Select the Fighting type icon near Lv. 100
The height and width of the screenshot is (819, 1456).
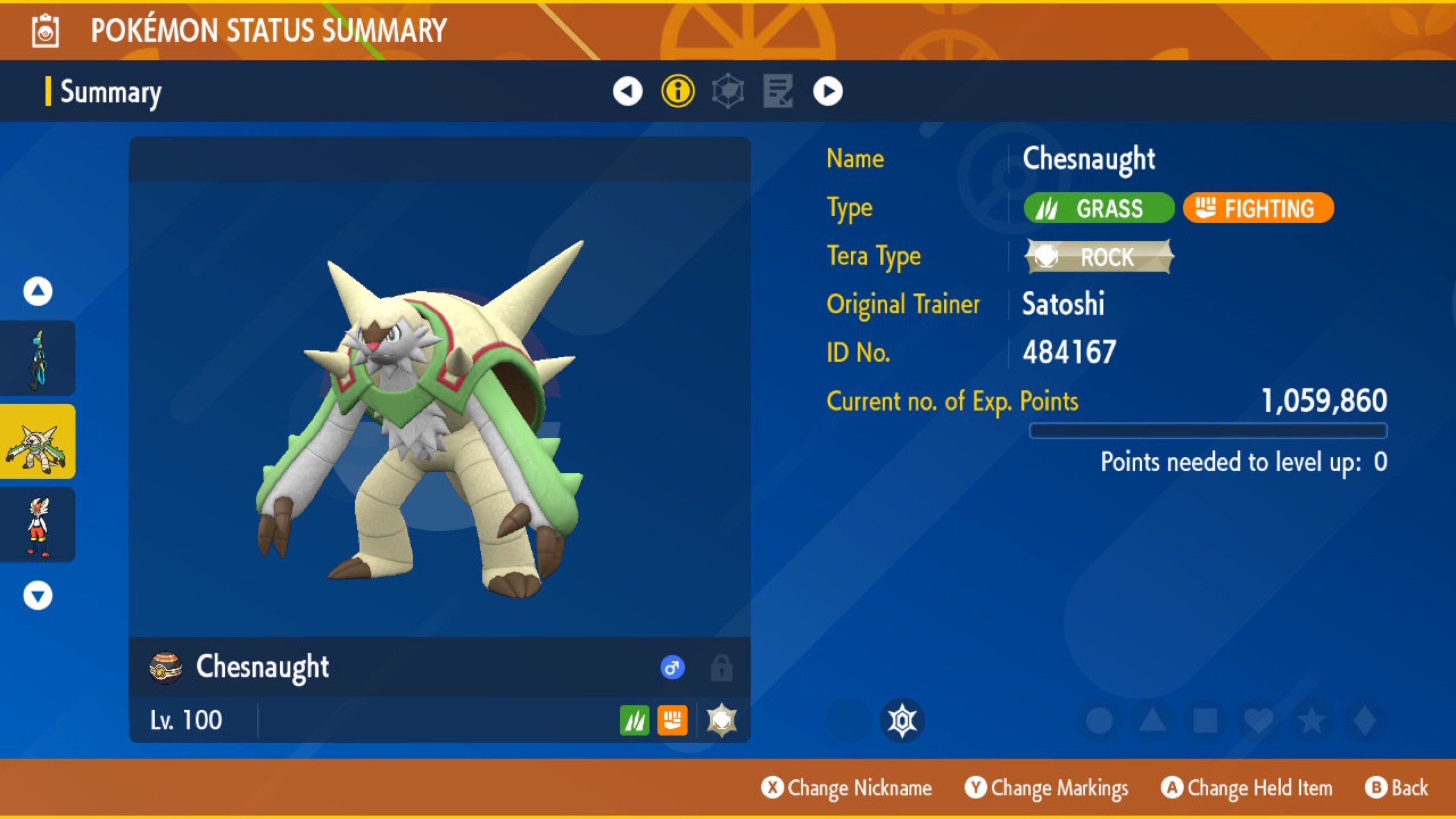tap(673, 719)
